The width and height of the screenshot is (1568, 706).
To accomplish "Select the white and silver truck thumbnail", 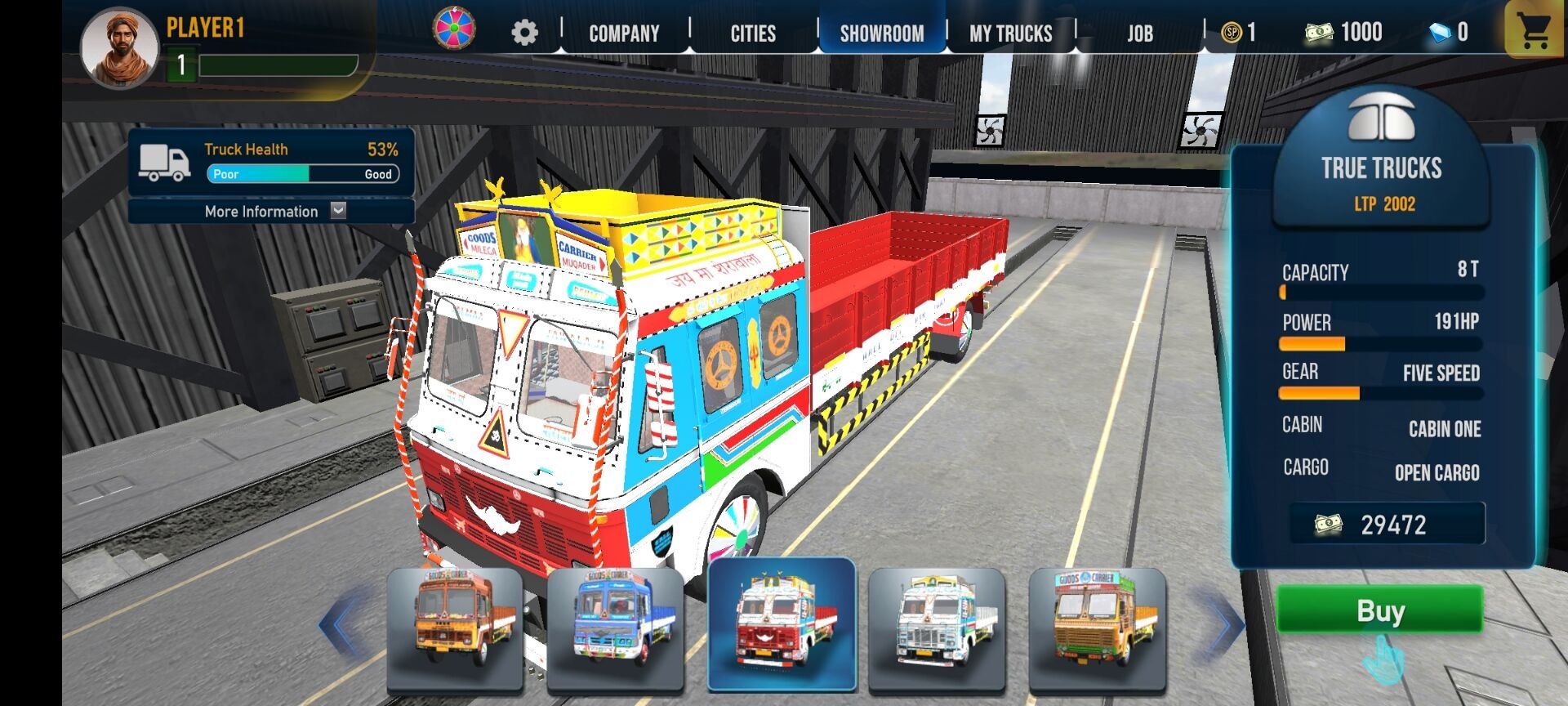I will coord(937,627).
